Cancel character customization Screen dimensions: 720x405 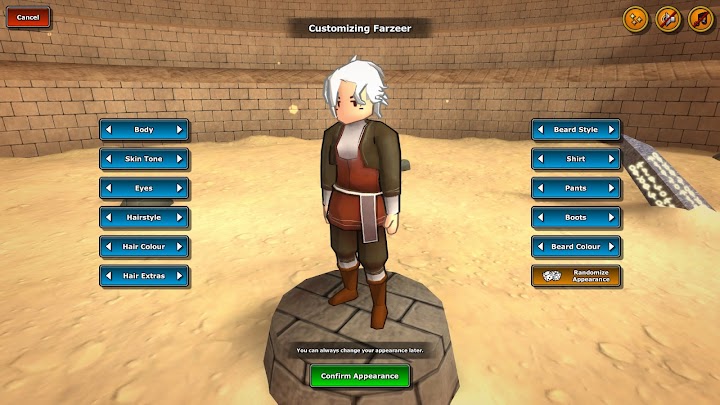coord(28,18)
